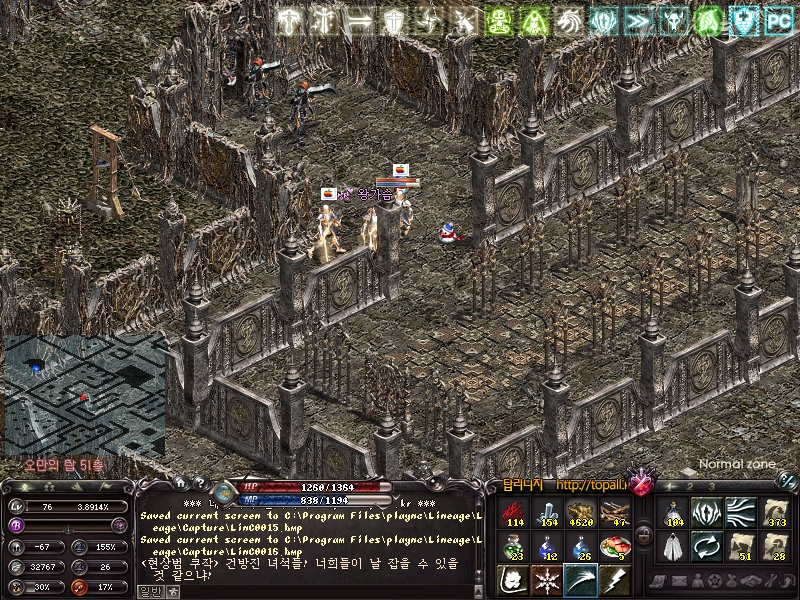The height and width of the screenshot is (600, 800).
Task: Drink the green potion with 23 count
Action: pos(514,547)
